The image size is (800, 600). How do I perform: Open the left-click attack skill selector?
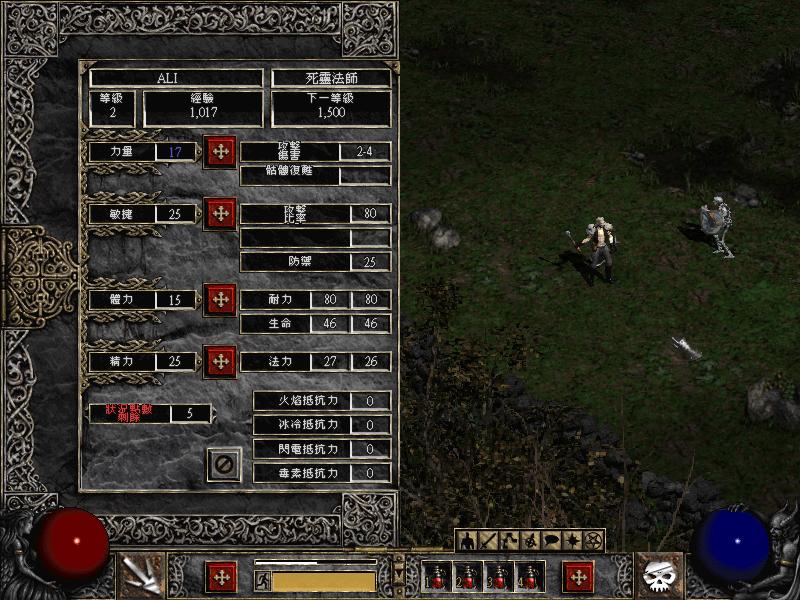click(139, 576)
